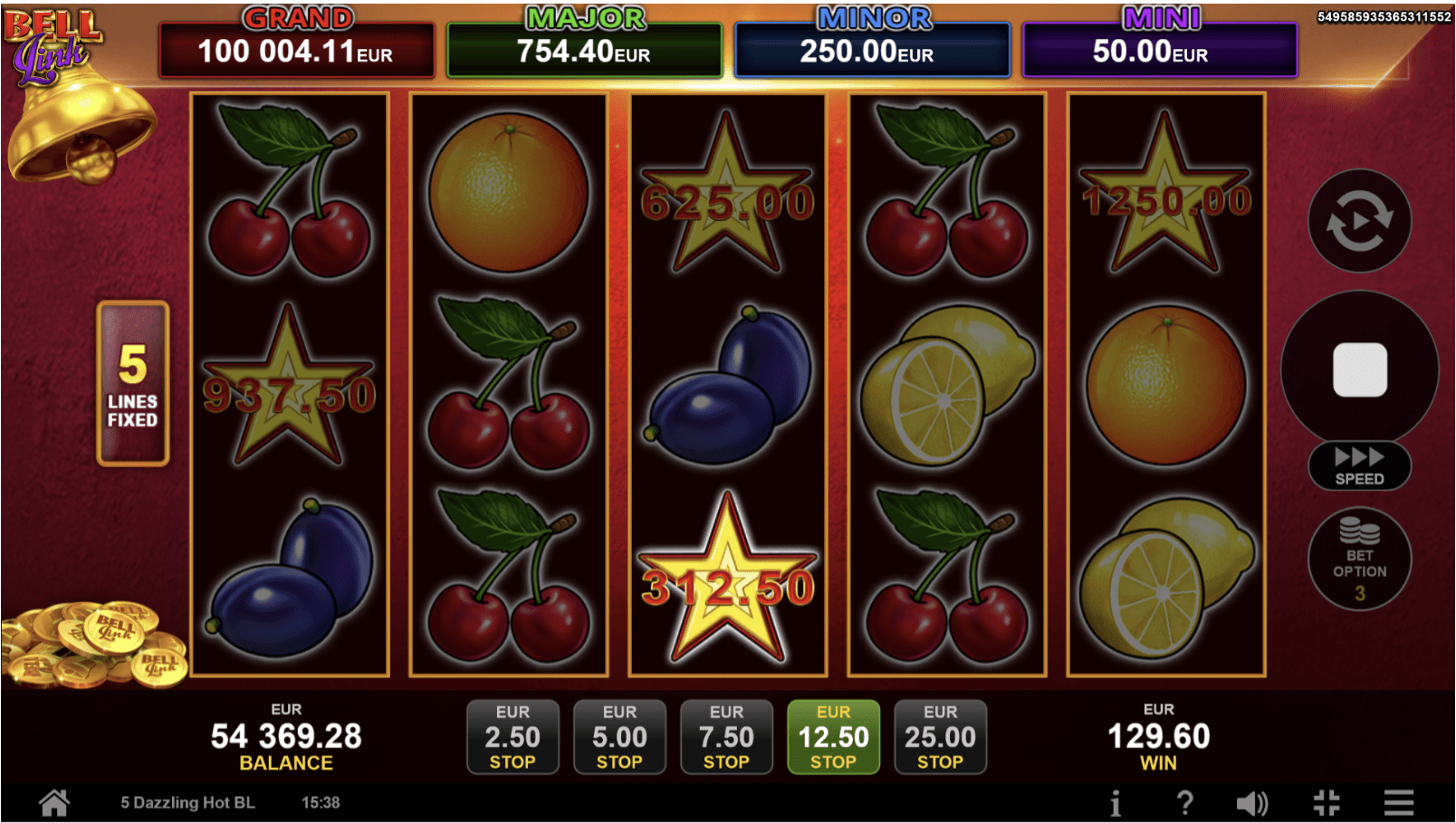Screen dimensions: 1456x823
Task: Pick the EUR 7.50 bet button
Action: click(x=726, y=736)
